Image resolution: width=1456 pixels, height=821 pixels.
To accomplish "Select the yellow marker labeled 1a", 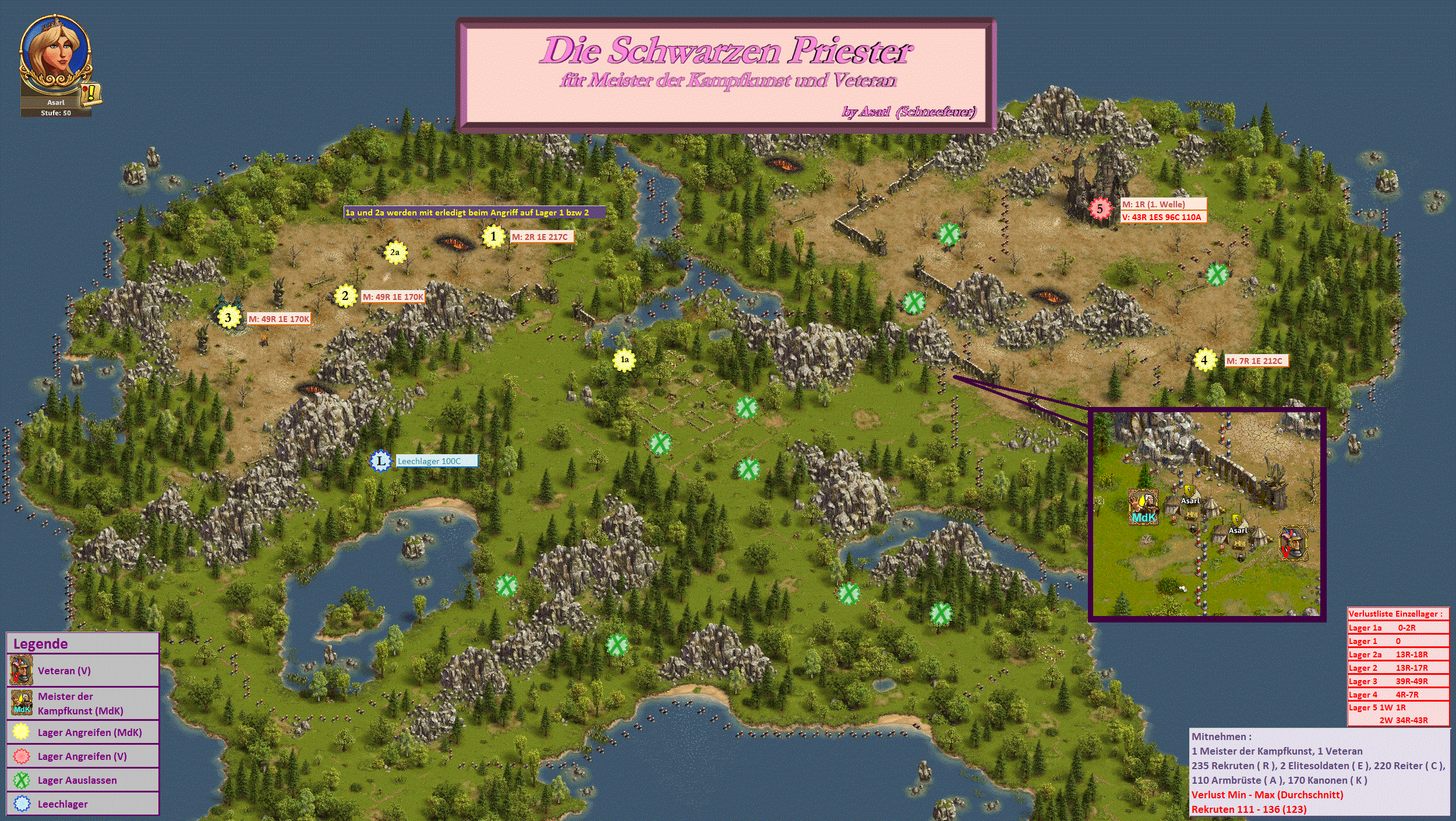I will pyautogui.click(x=624, y=360).
